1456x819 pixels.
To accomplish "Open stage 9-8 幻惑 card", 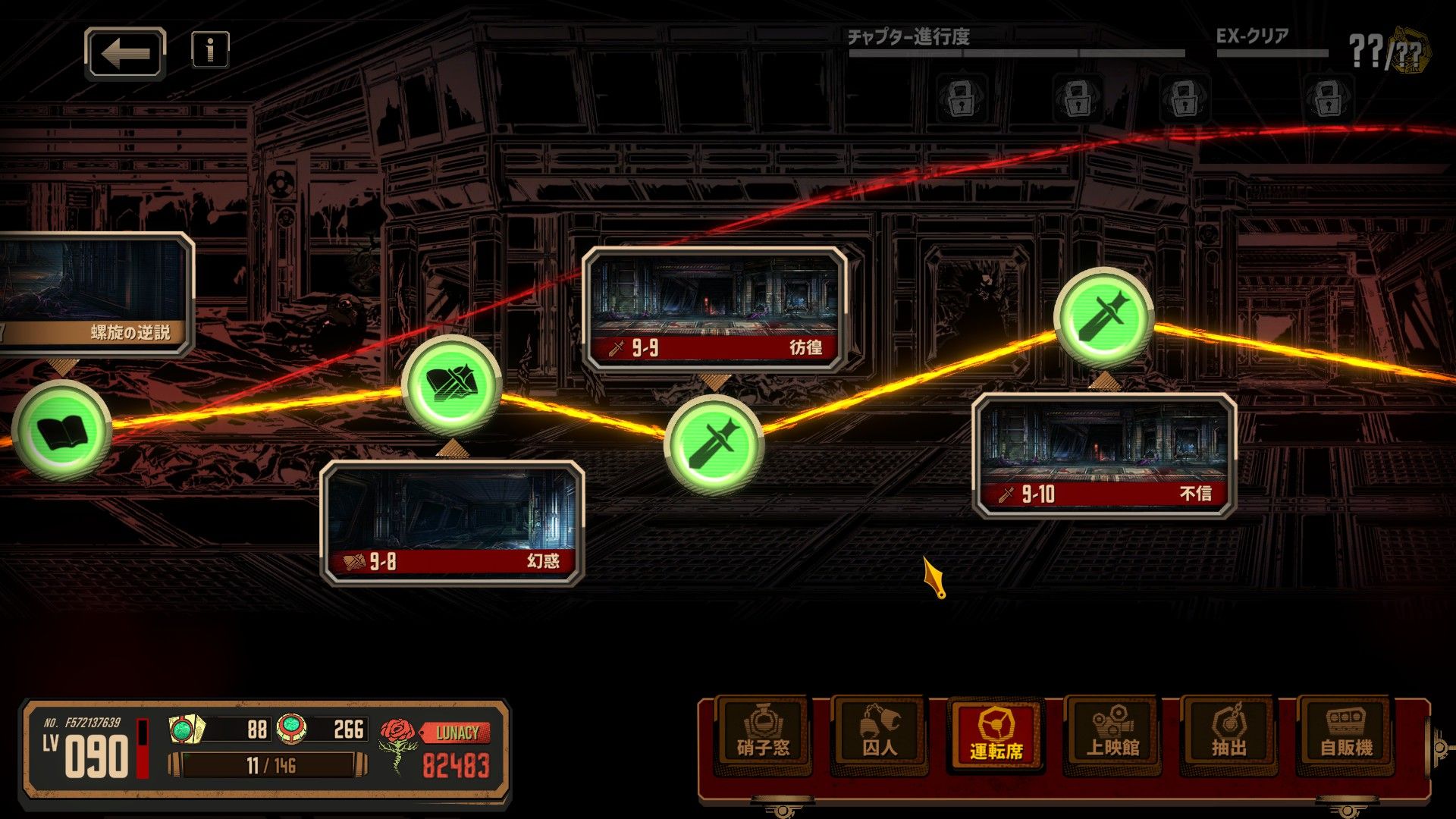I will 452,522.
